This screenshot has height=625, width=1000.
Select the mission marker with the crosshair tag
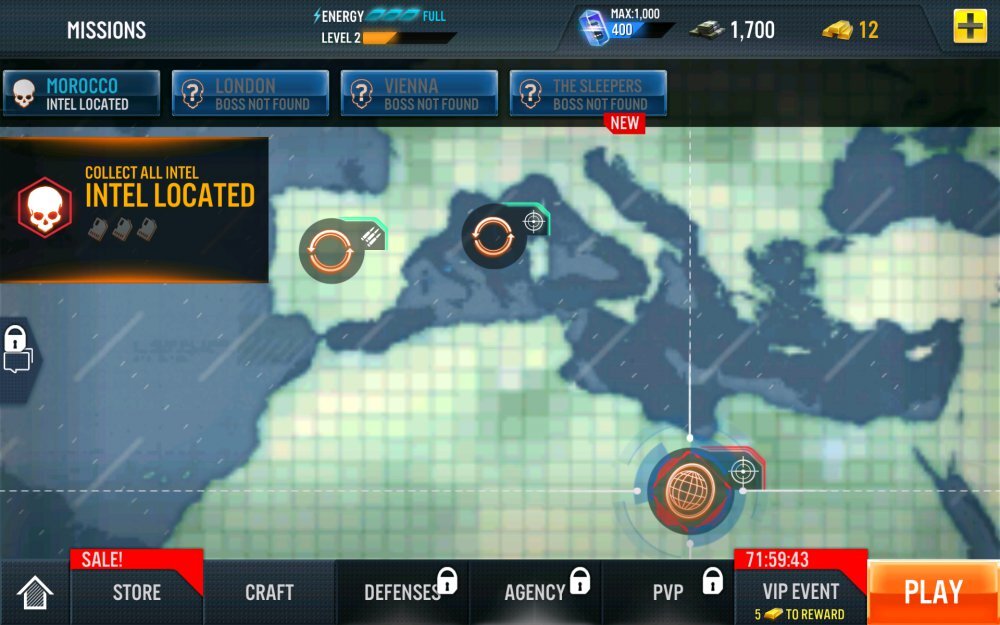494,236
